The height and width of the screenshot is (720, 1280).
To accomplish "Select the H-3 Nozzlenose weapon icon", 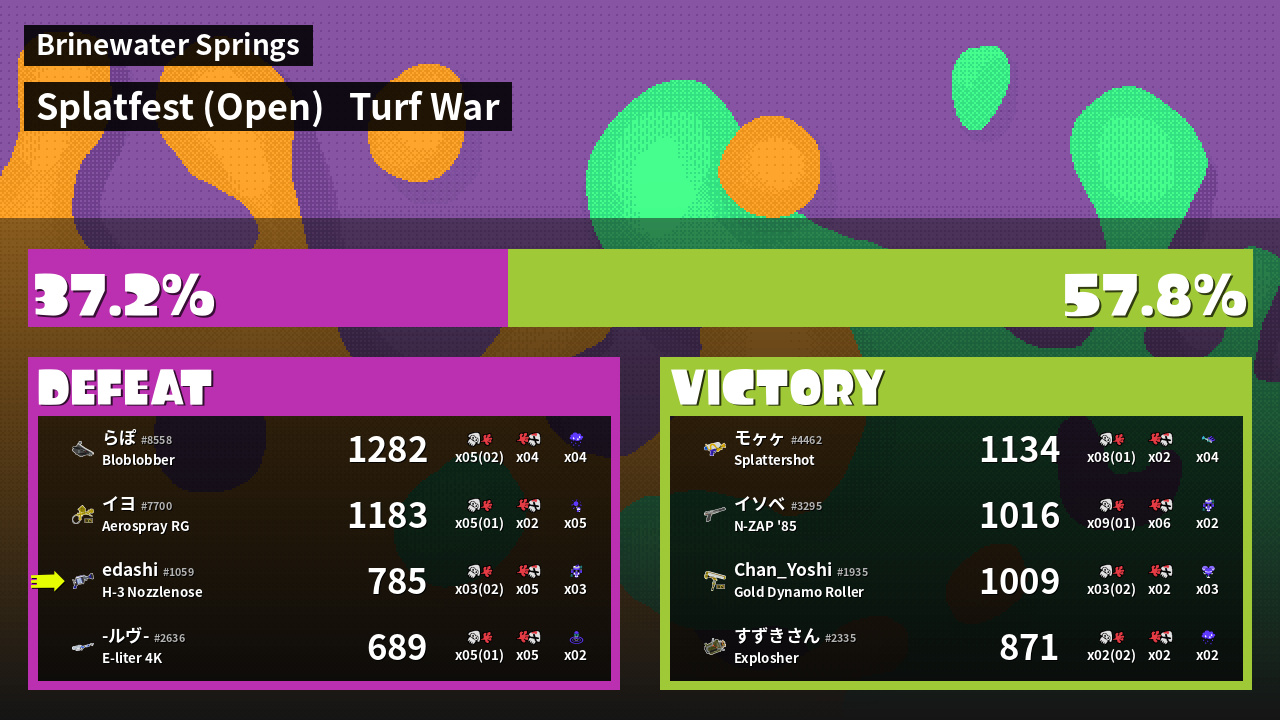I will coord(82,581).
